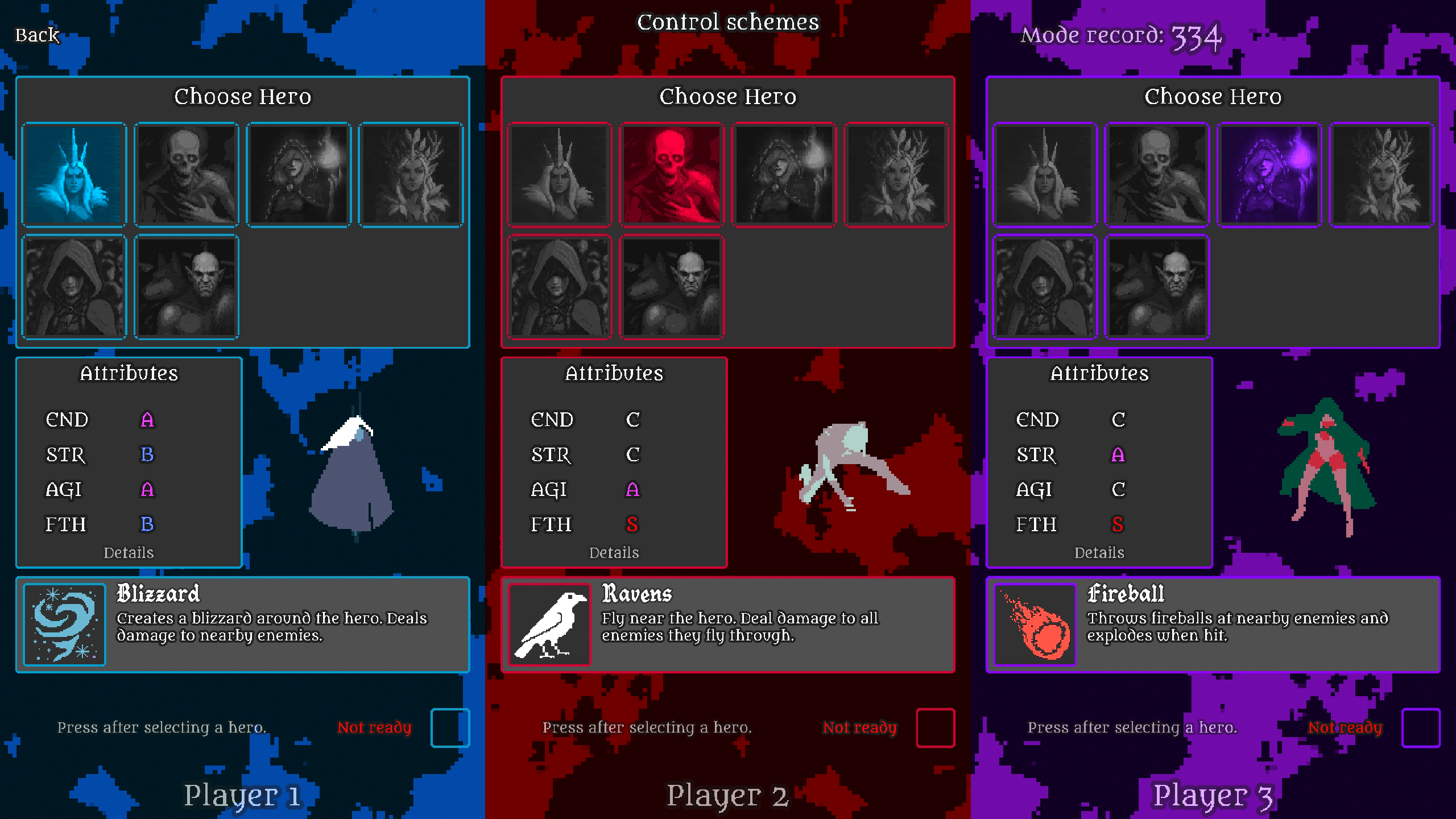Pick the hooded hero portrait for Player 2
Screen dimensions: 1456x819
point(560,287)
